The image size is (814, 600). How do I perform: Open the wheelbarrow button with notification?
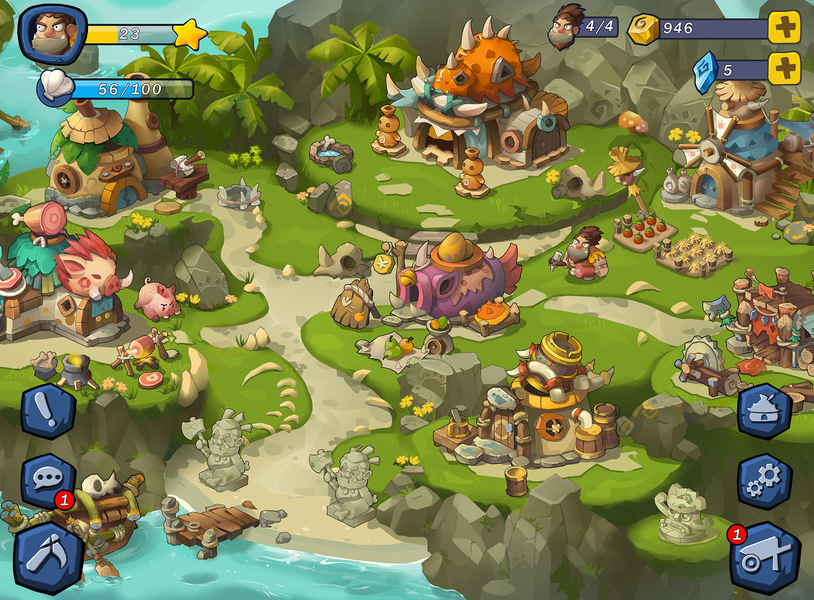[x=765, y=558]
